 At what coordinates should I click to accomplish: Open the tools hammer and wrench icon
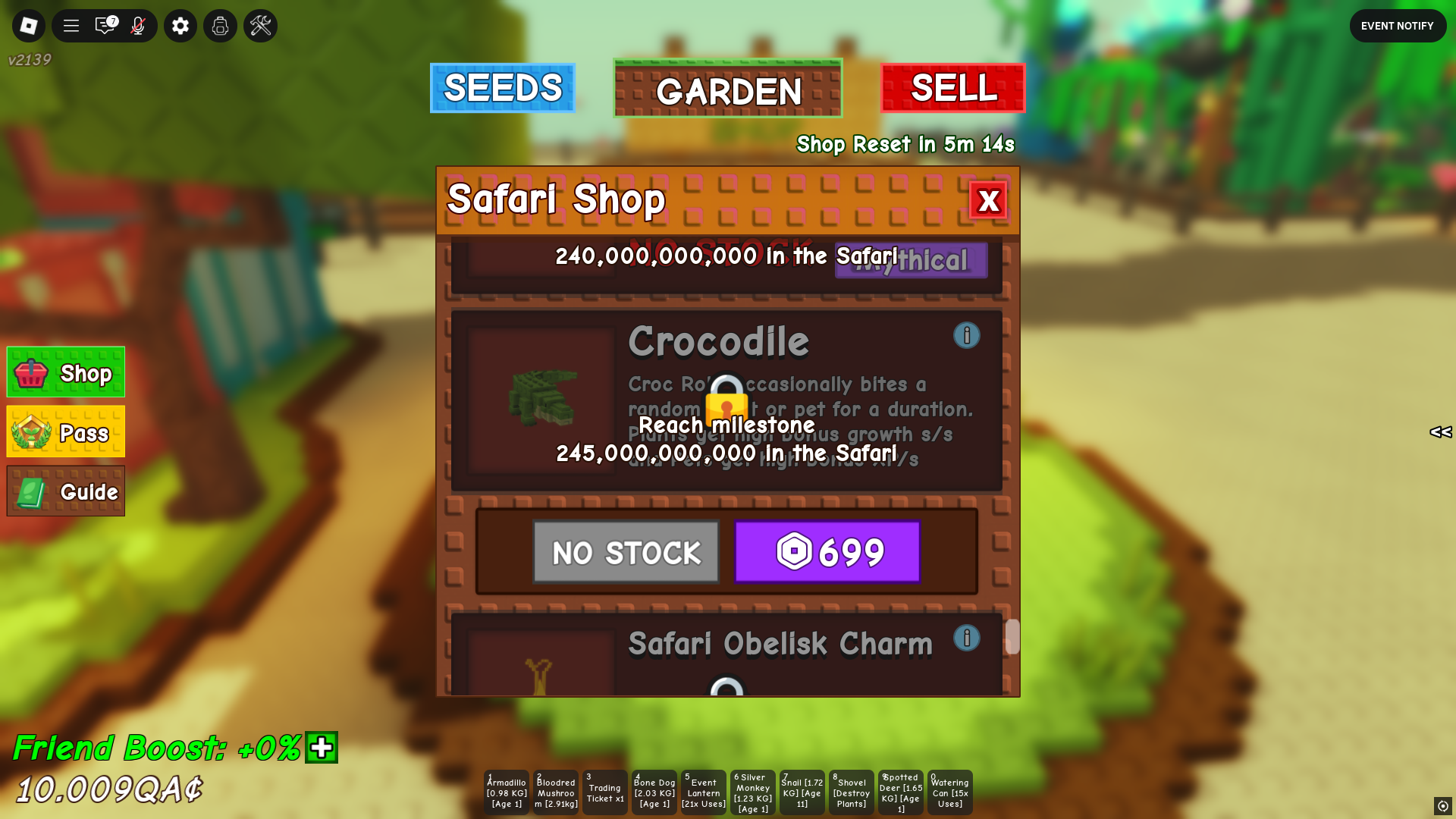pos(260,25)
